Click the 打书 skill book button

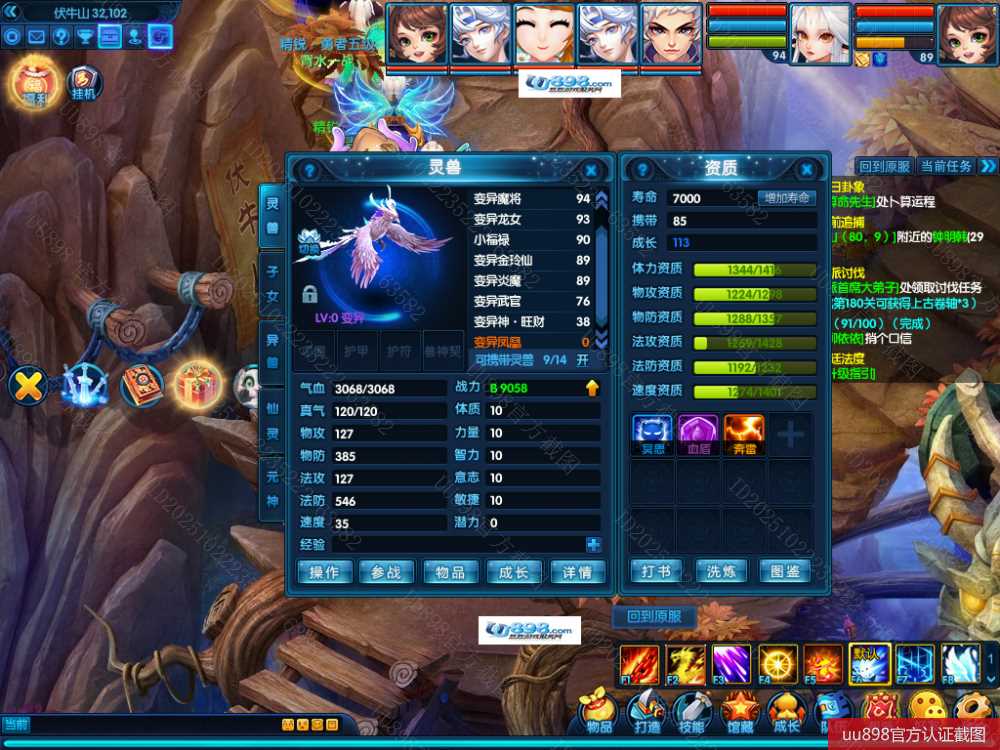(656, 571)
